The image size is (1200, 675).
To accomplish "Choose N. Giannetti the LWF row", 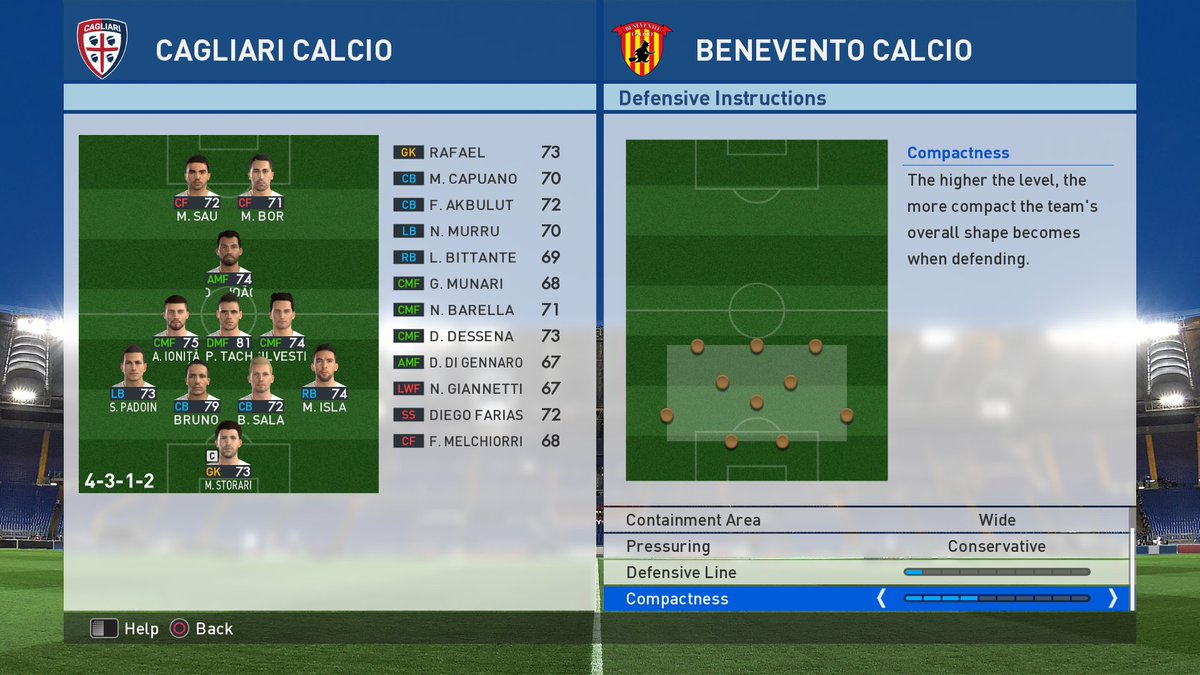I will coord(476,388).
